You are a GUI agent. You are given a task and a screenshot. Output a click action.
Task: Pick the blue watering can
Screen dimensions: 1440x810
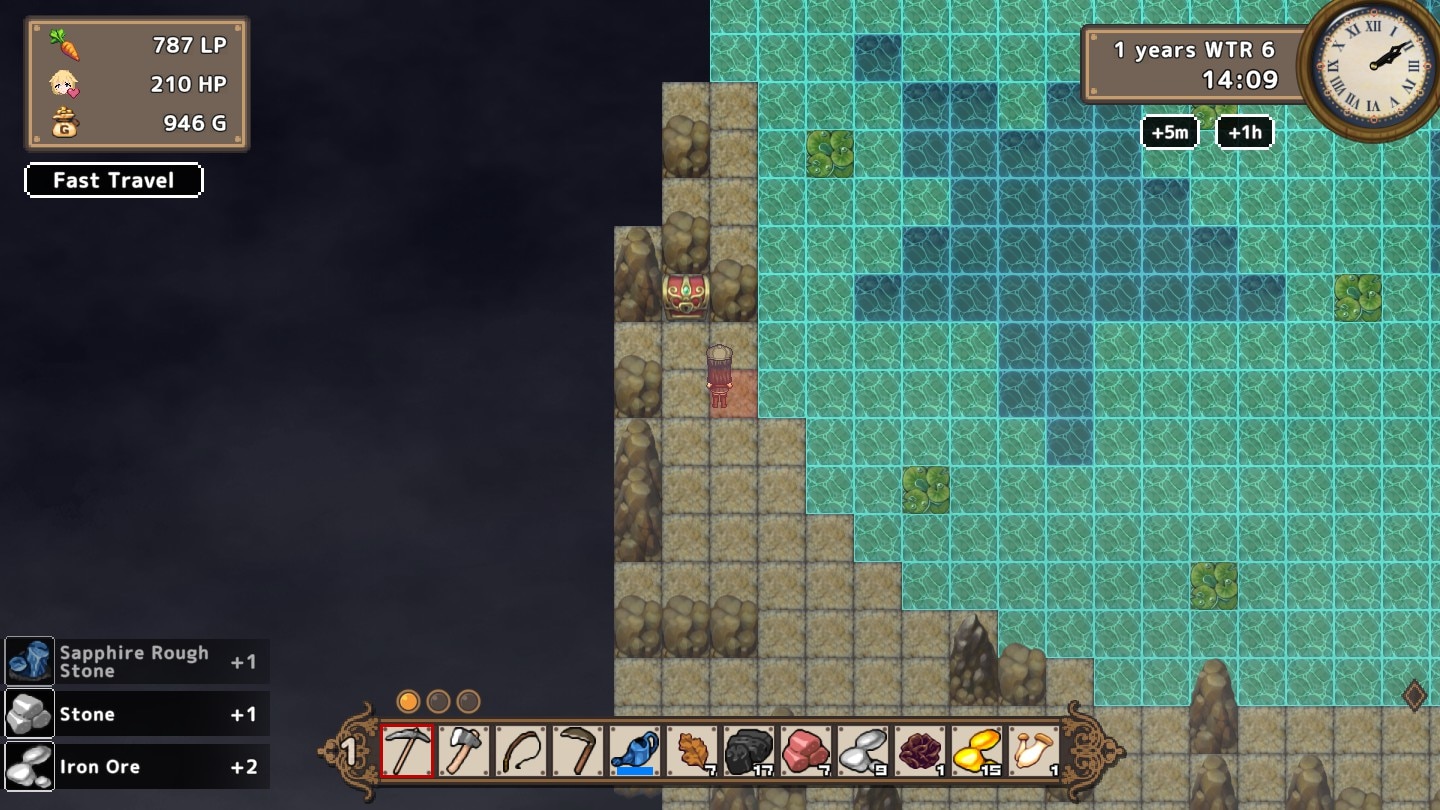[635, 750]
